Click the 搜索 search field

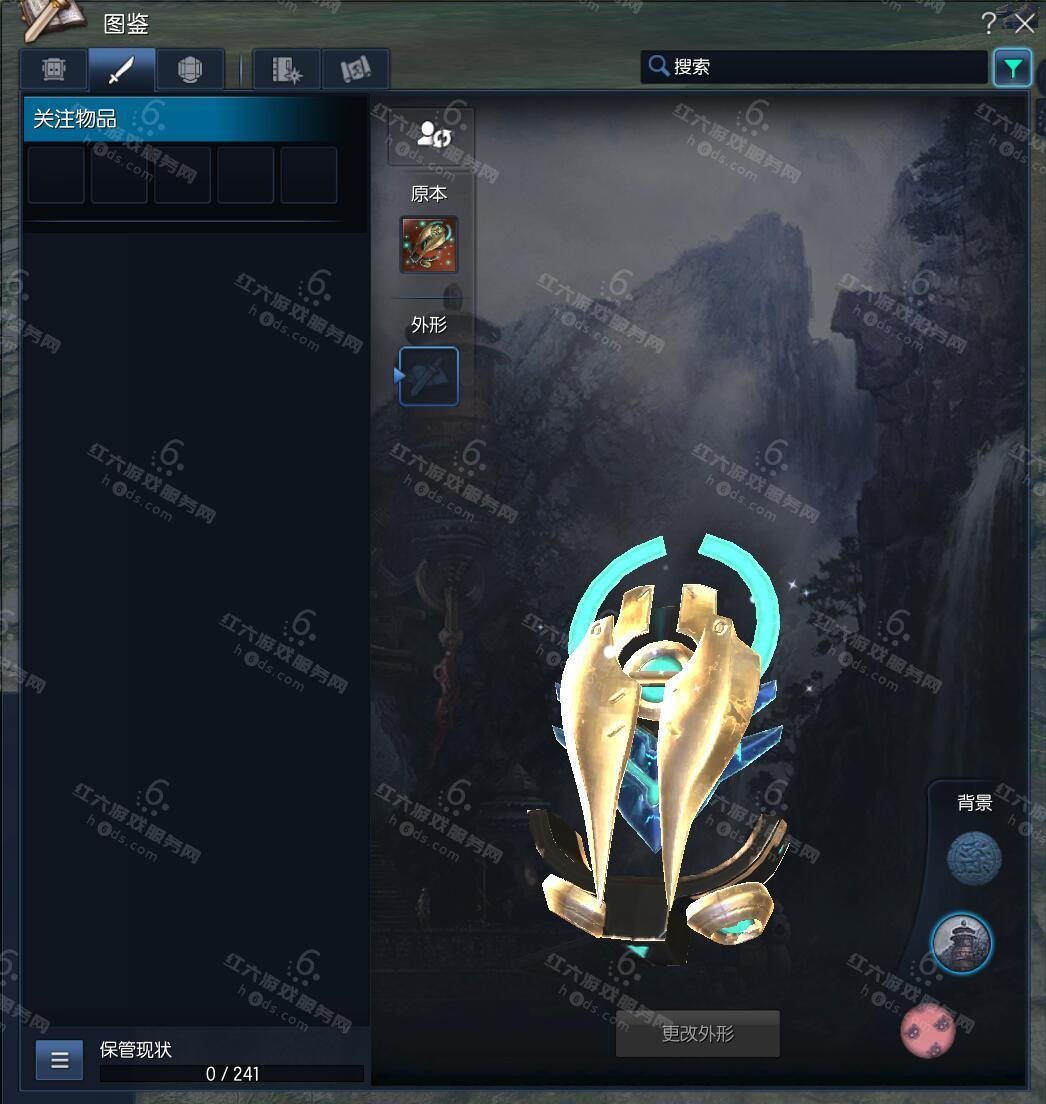[x=815, y=67]
